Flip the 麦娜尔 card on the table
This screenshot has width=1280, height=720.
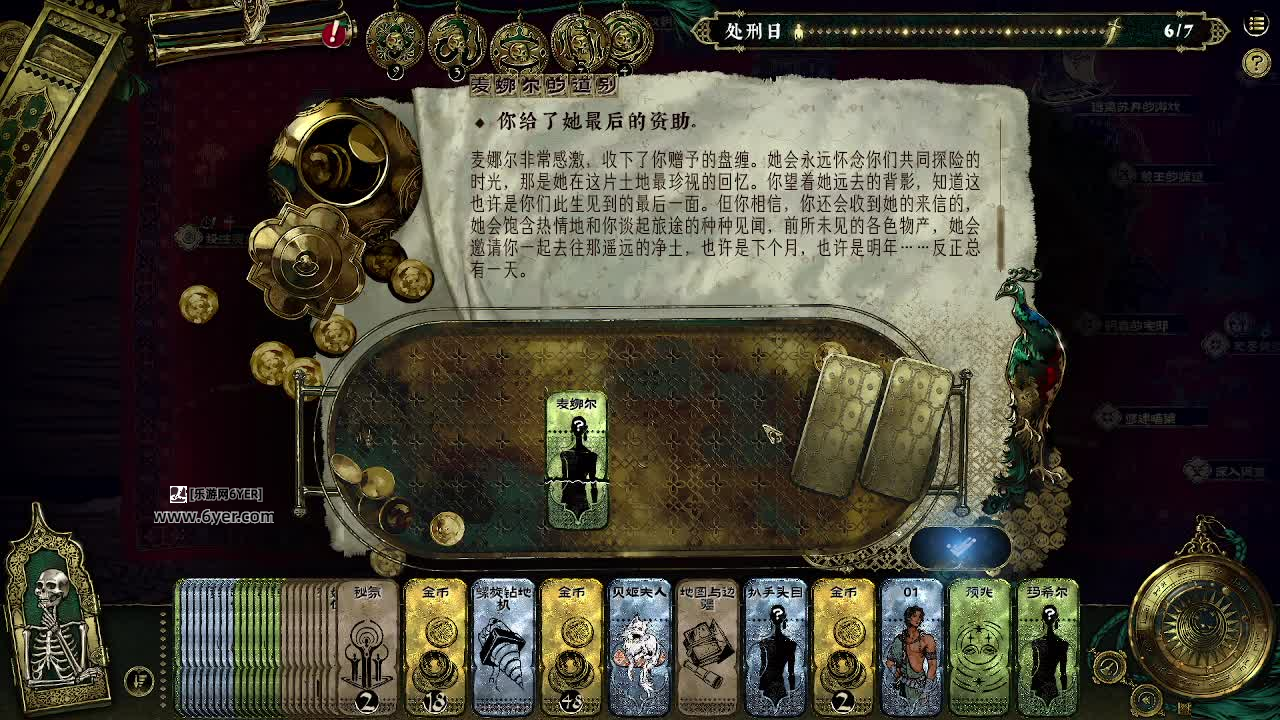click(x=576, y=455)
